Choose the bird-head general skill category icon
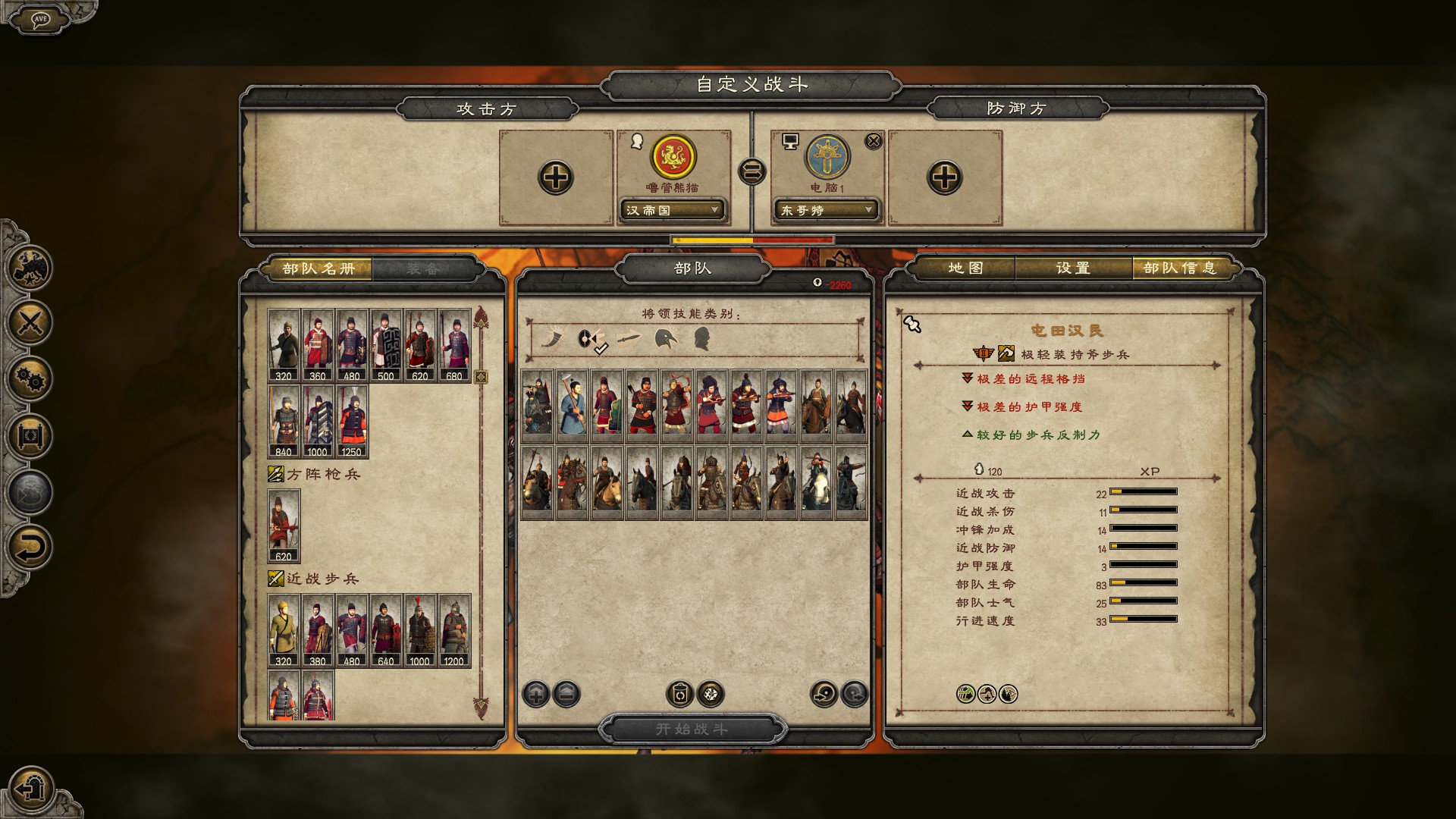This screenshot has height=819, width=1456. pos(666,339)
